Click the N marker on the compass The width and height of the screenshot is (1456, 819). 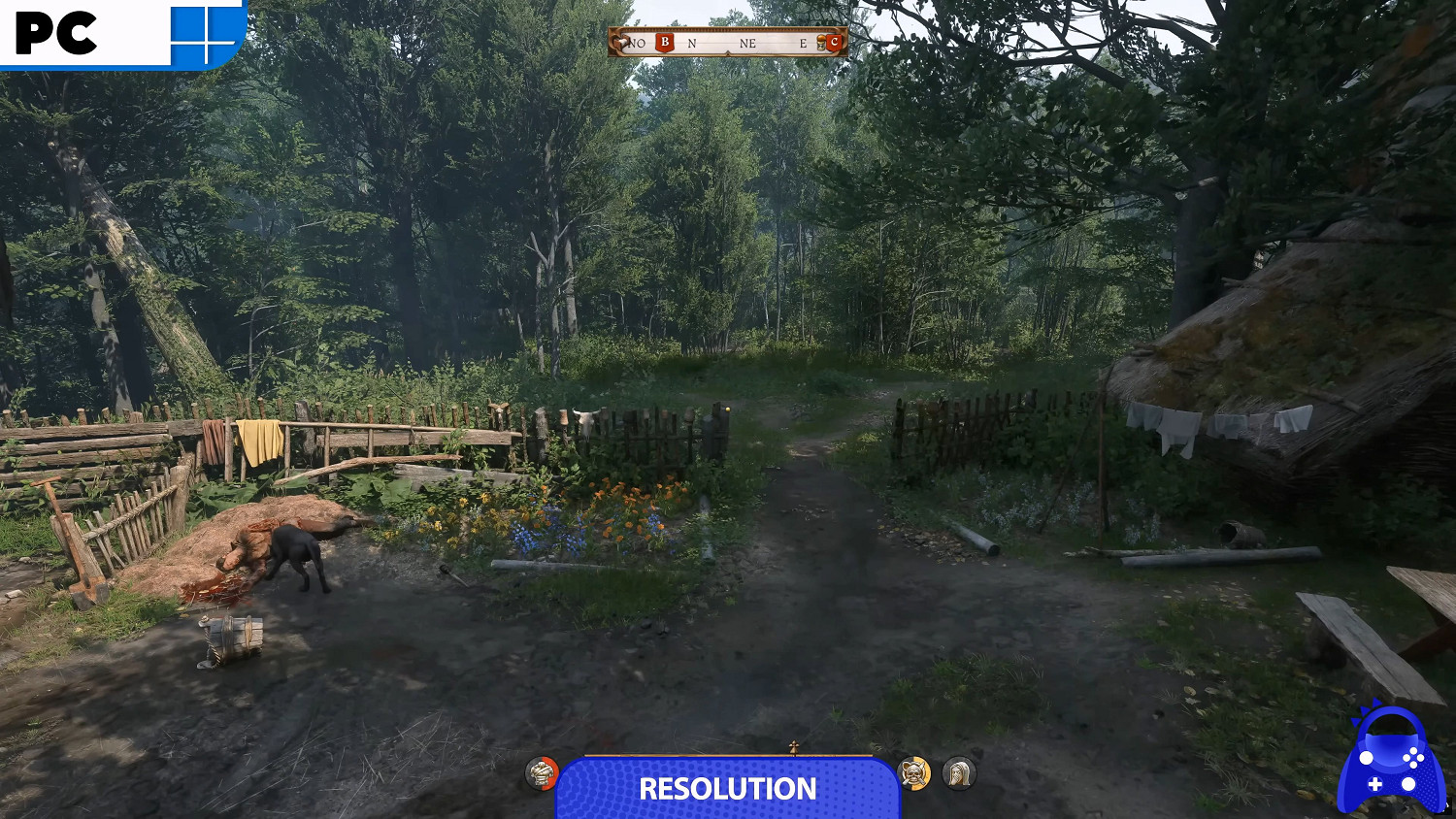click(692, 43)
